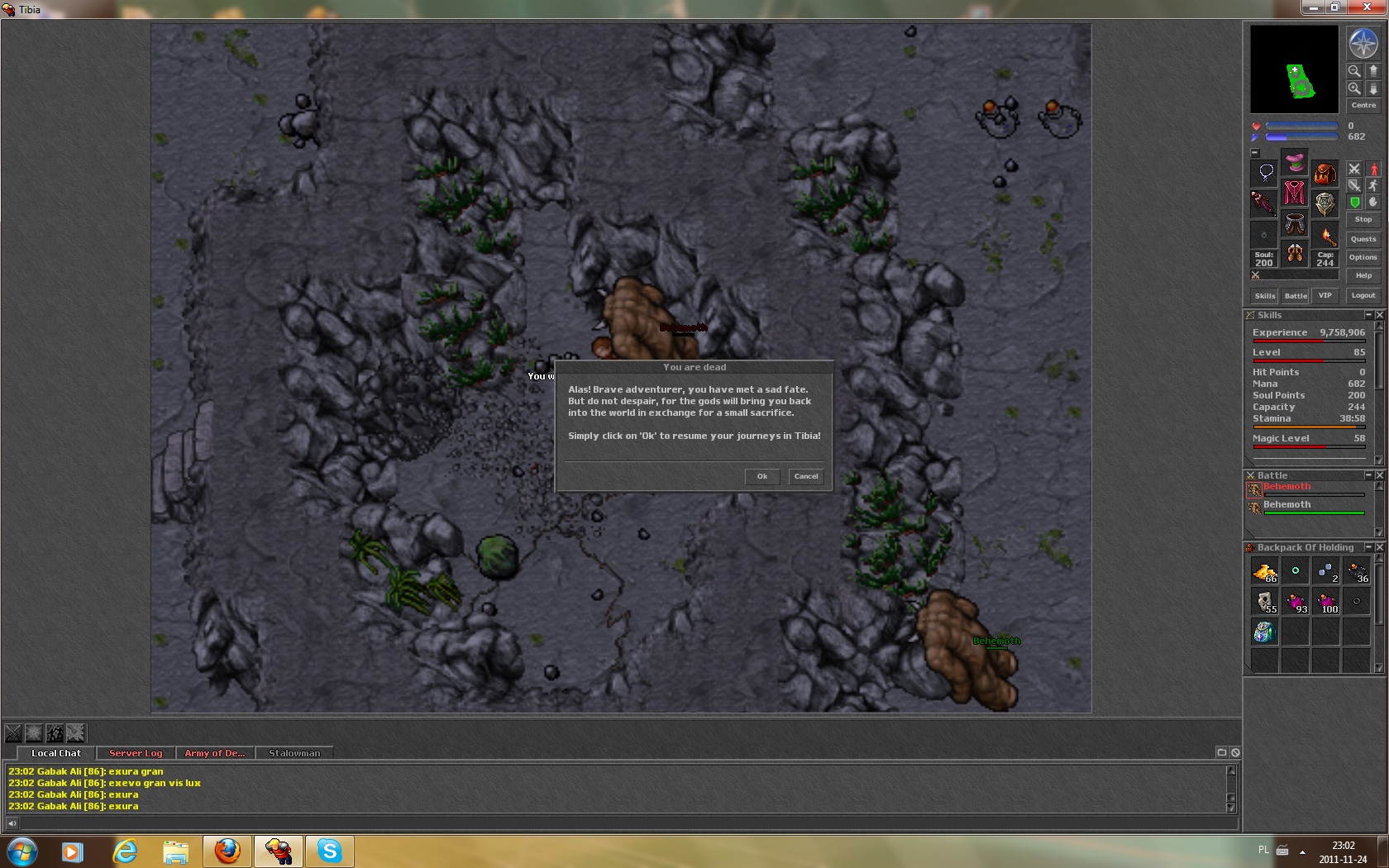Open the Quests log
The image size is (1389, 868).
pos(1363,239)
